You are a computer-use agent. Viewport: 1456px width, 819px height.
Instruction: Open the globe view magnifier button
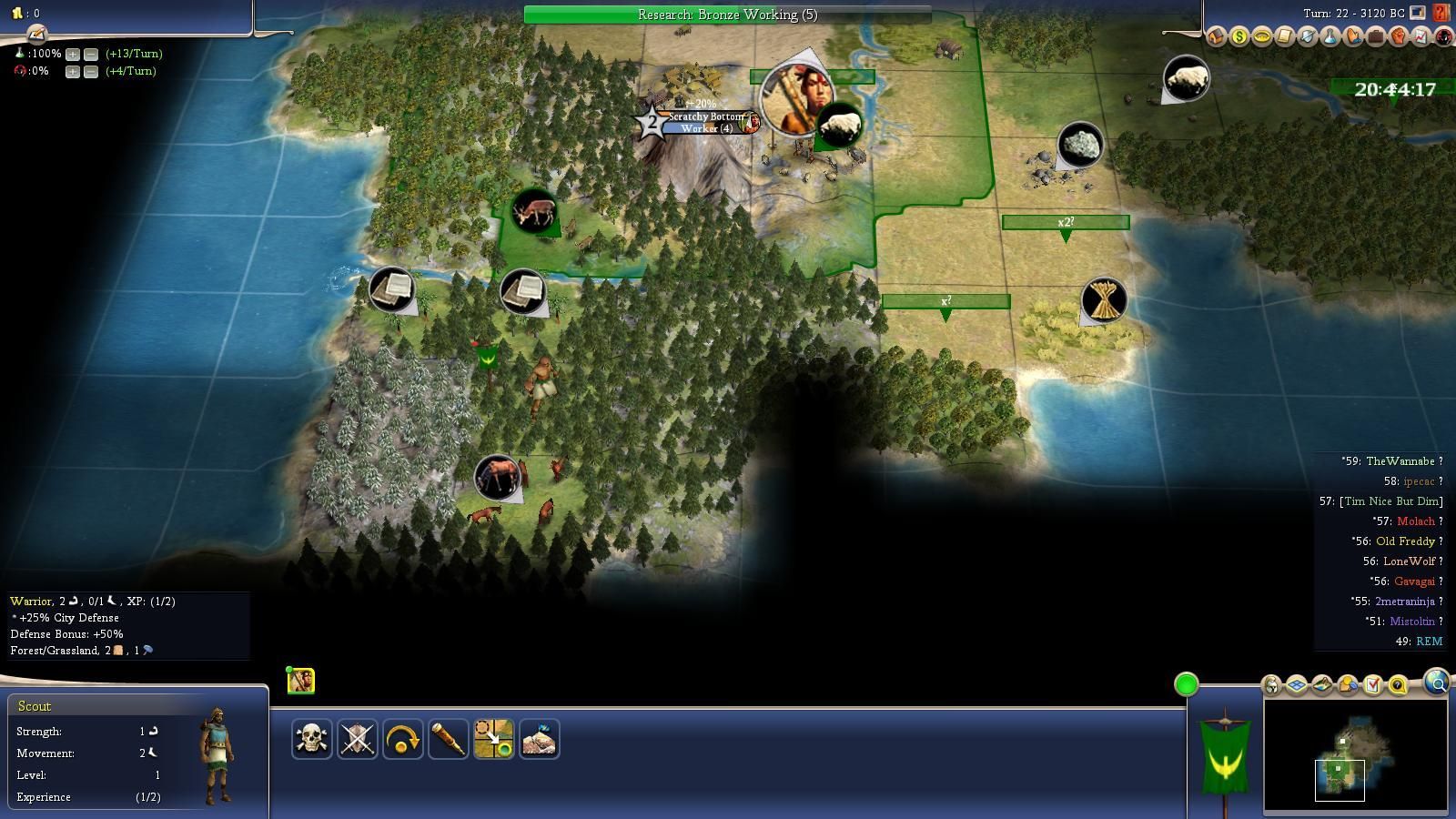(1437, 682)
